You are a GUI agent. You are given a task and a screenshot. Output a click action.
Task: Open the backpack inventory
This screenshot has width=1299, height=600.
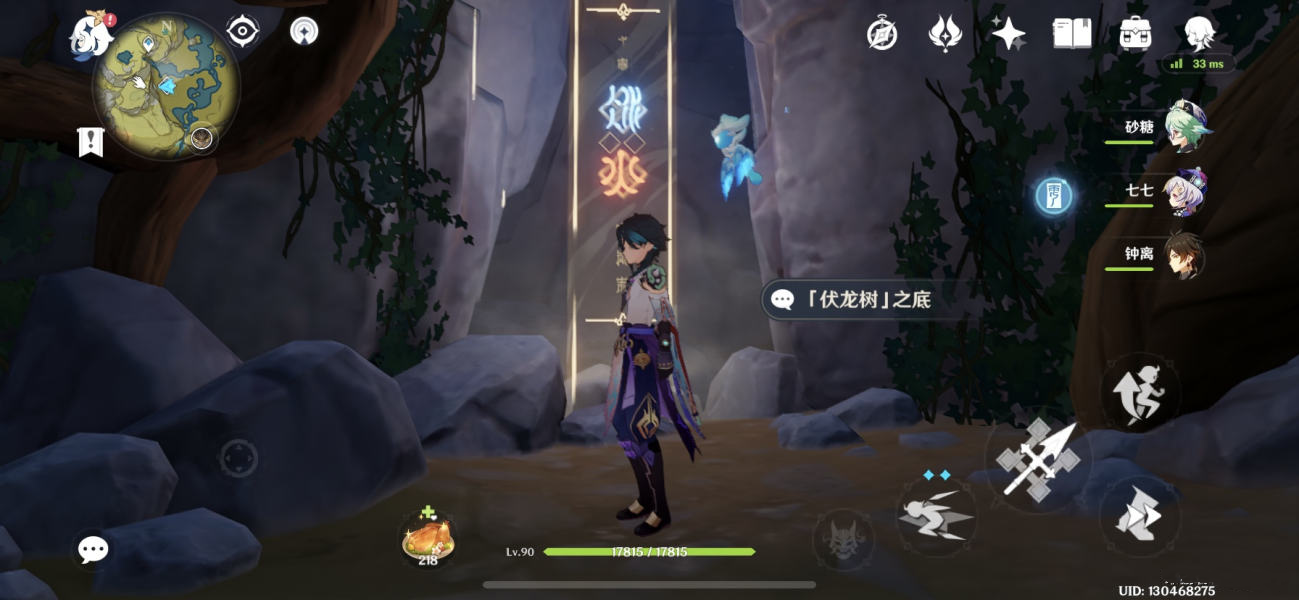click(x=1135, y=34)
